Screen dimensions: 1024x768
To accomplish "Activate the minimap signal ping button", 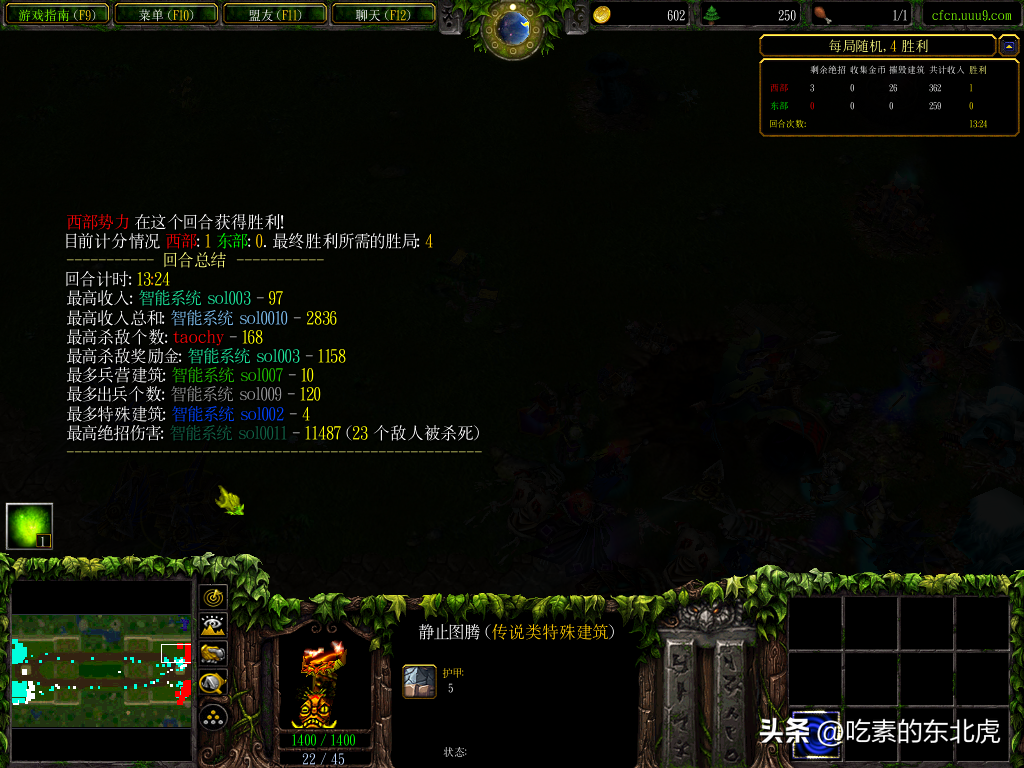I will tap(214, 598).
